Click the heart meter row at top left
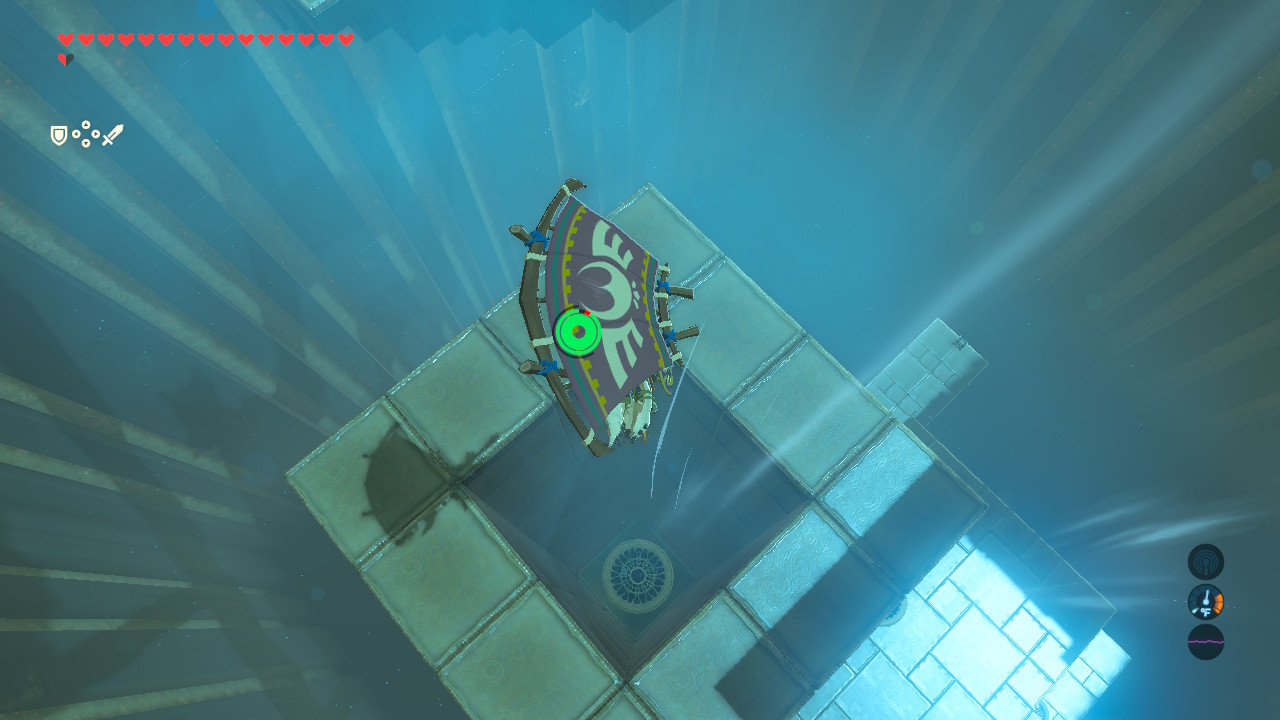The image size is (1280, 720). click(x=200, y=38)
